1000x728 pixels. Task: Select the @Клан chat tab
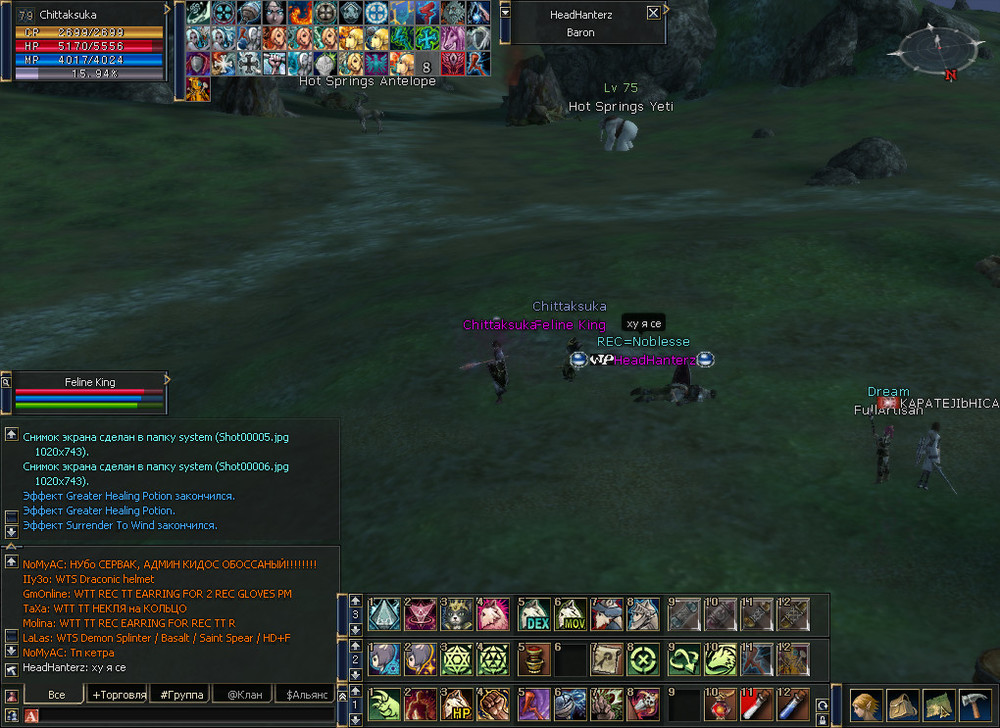pyautogui.click(x=244, y=694)
